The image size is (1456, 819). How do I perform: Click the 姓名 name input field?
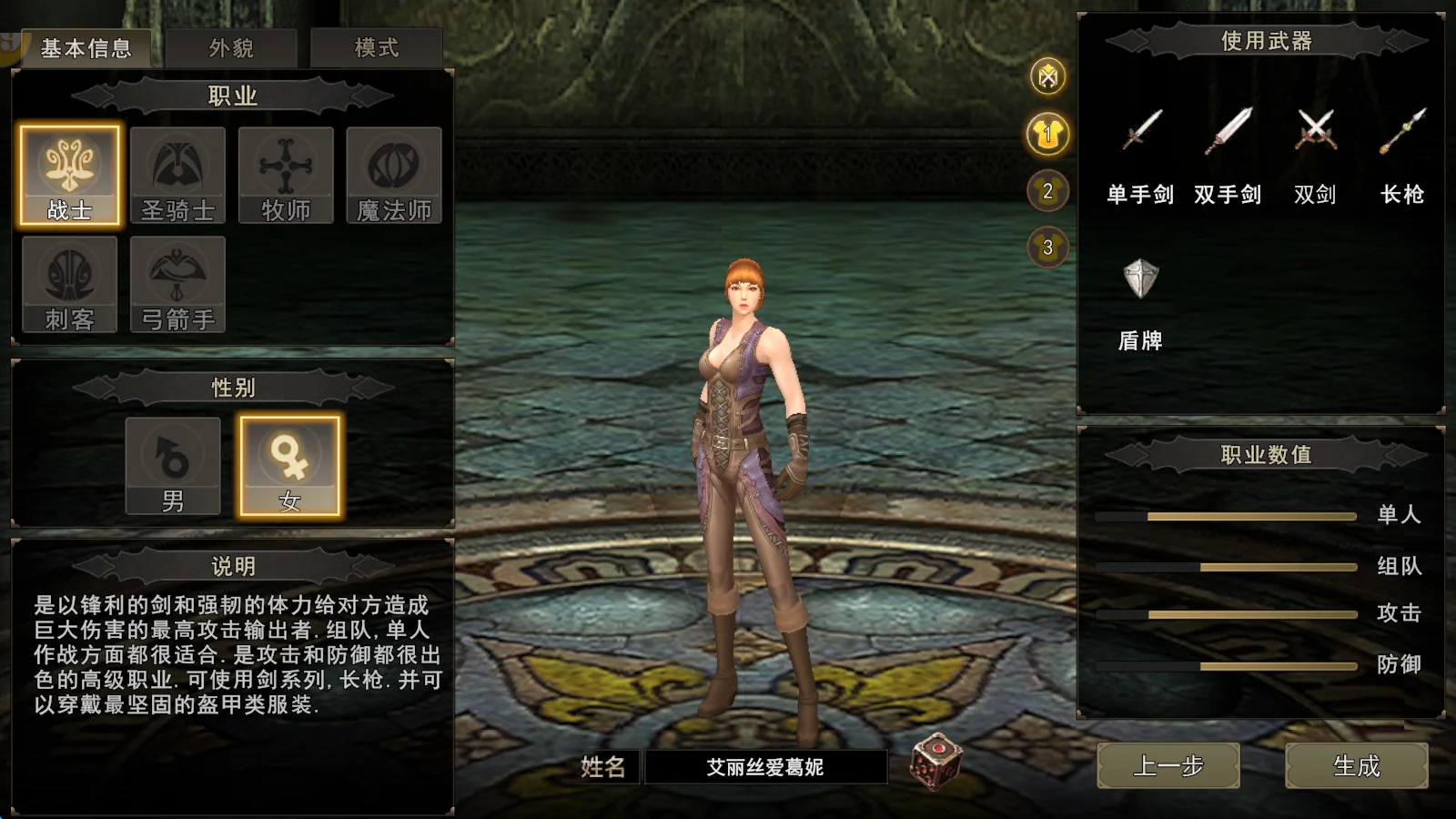coord(765,767)
